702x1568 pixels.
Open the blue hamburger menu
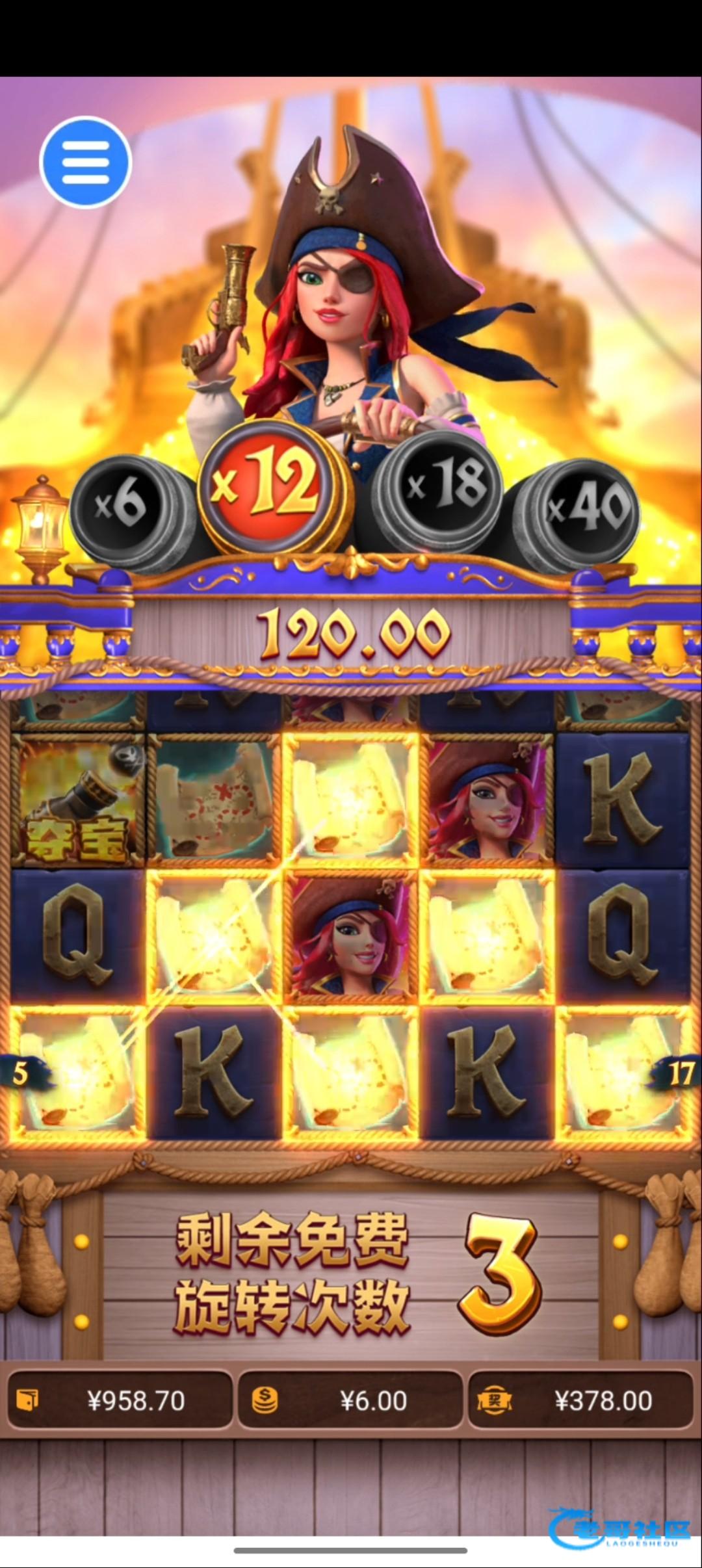click(x=85, y=162)
